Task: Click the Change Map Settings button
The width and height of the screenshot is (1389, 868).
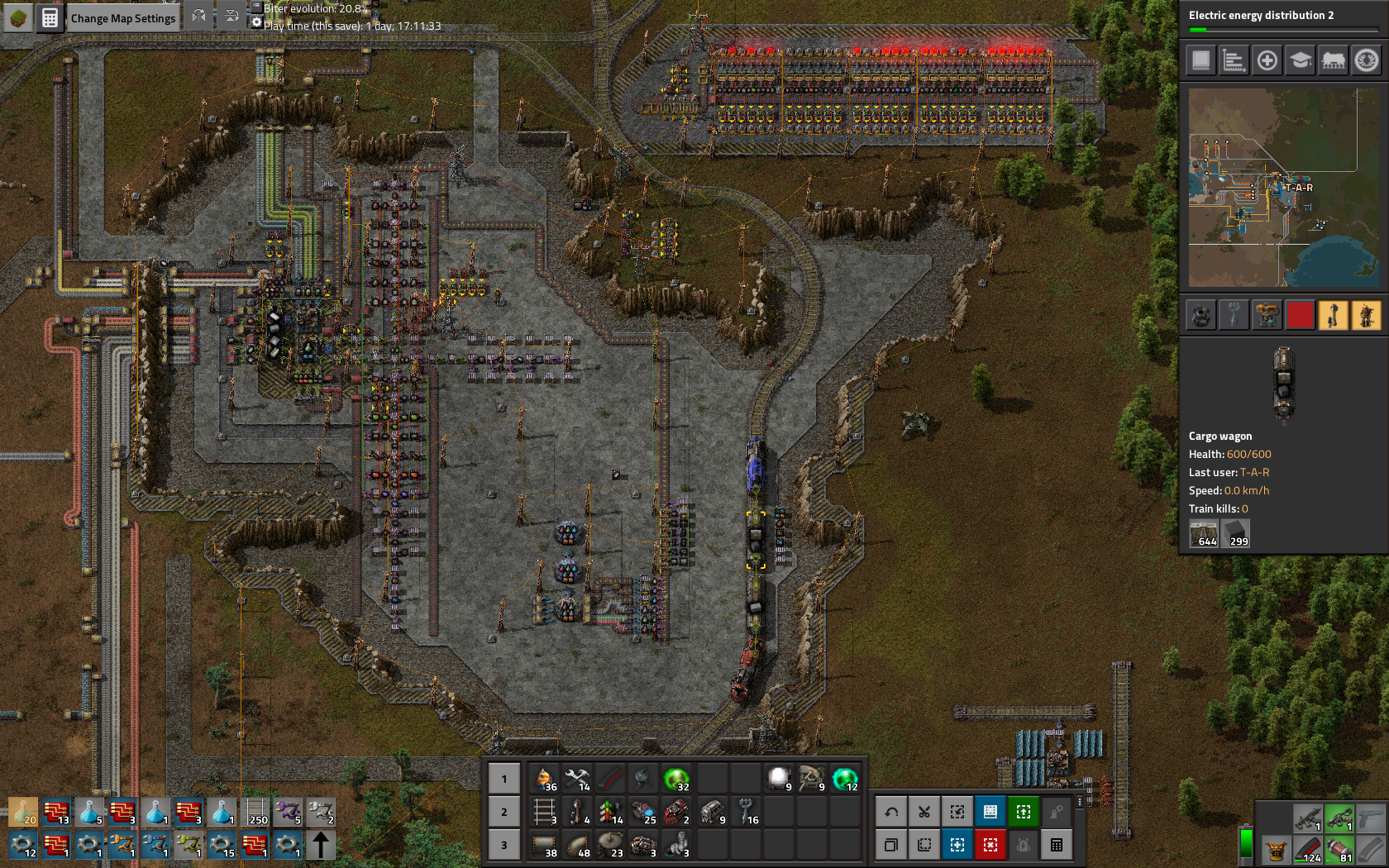Action: click(122, 18)
